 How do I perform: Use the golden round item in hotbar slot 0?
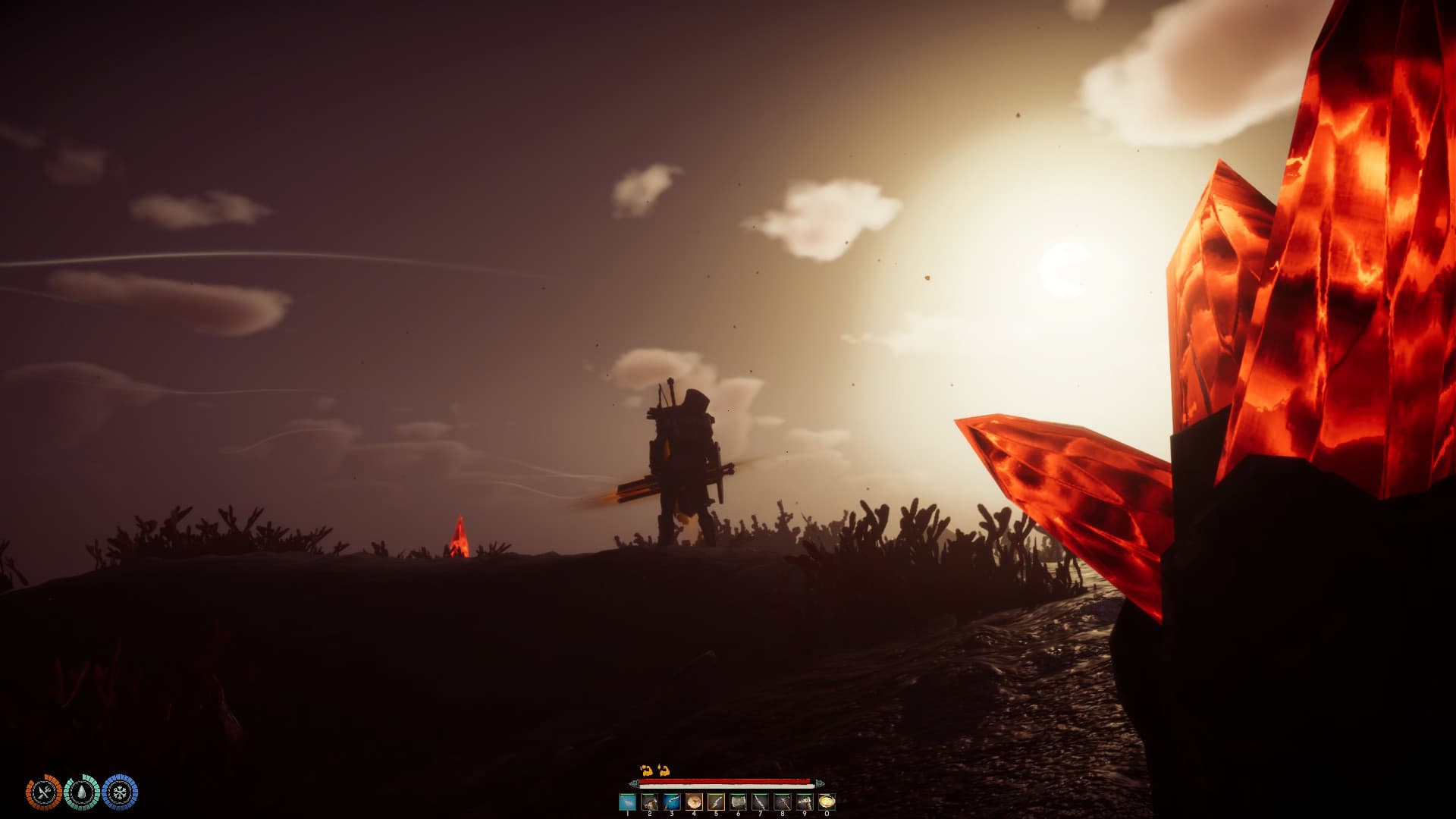coord(827,802)
